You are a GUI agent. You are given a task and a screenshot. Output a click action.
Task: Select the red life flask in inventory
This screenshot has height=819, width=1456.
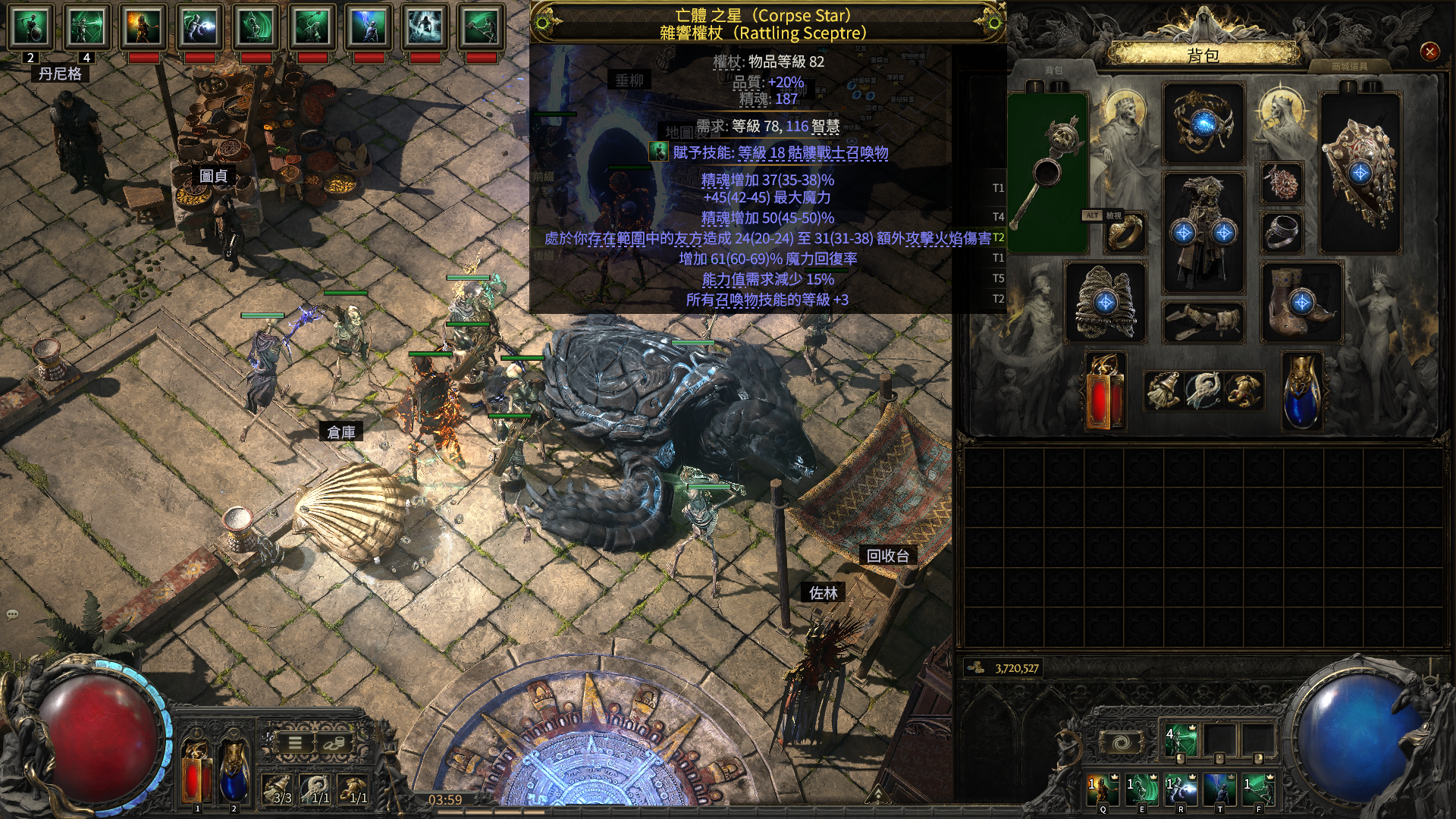coord(1105,391)
